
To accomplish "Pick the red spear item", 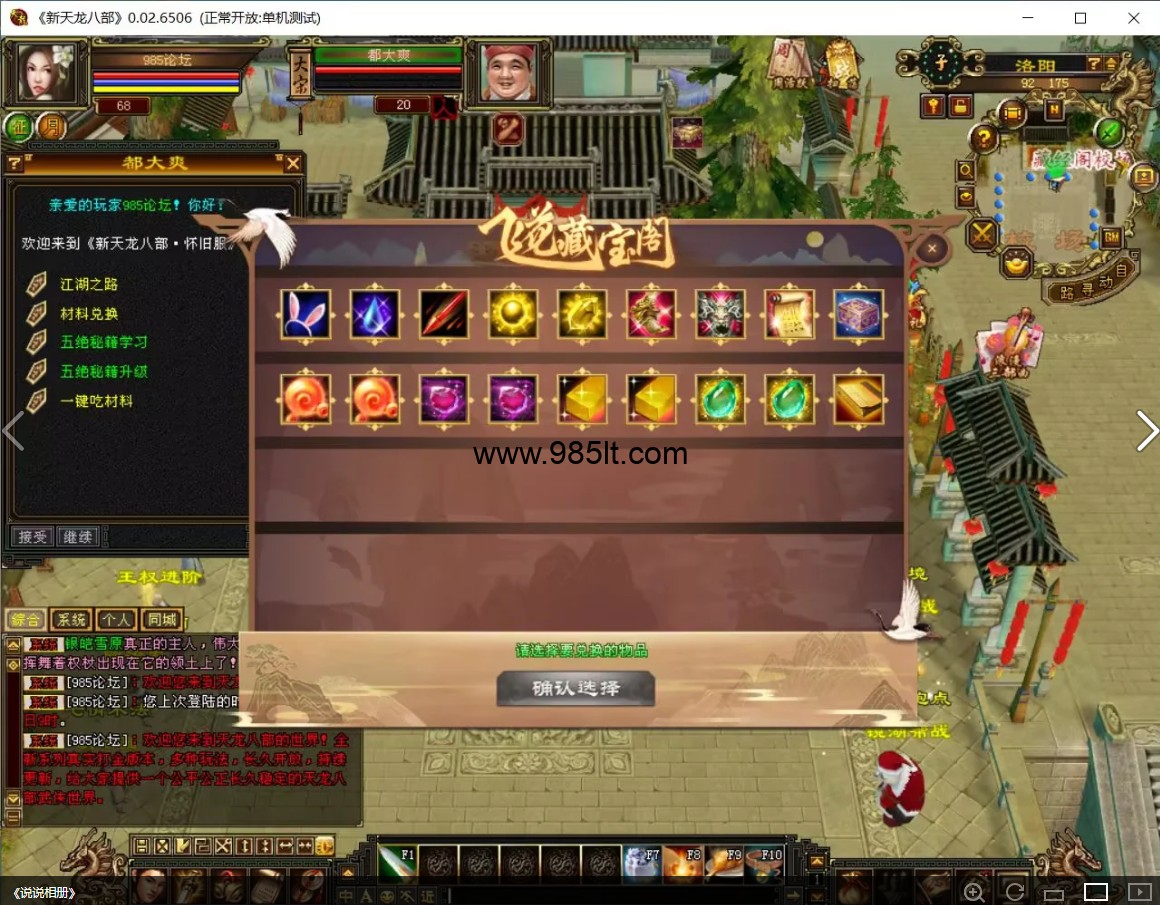I will (444, 314).
